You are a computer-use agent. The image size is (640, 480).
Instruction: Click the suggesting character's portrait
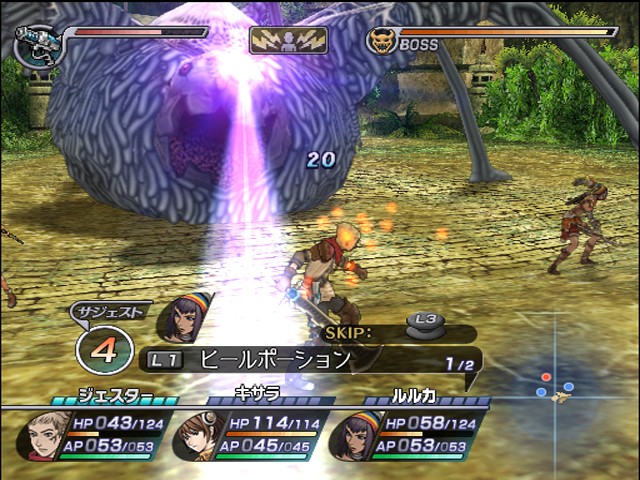tap(183, 320)
